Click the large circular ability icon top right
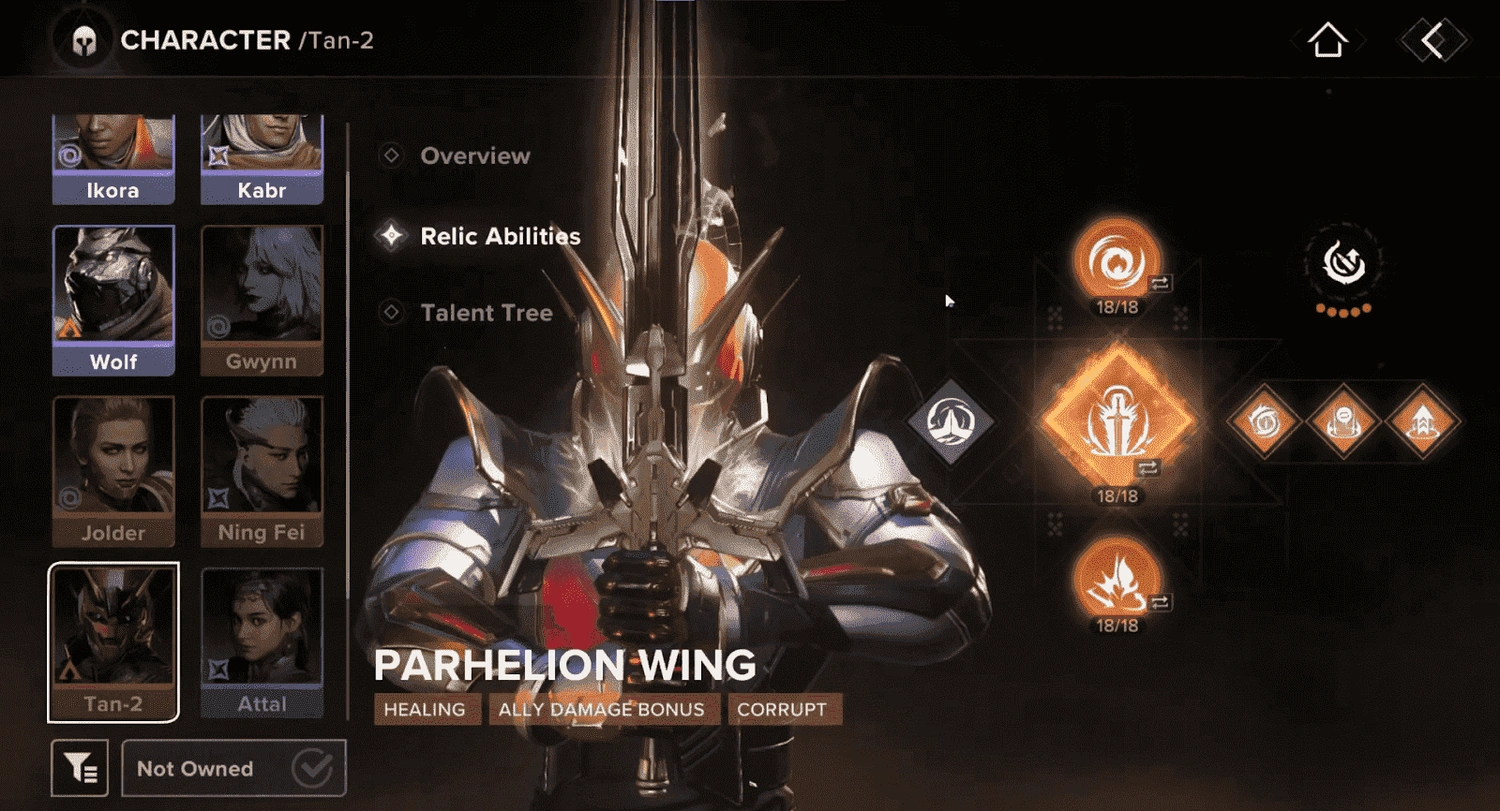 pyautogui.click(x=1345, y=262)
